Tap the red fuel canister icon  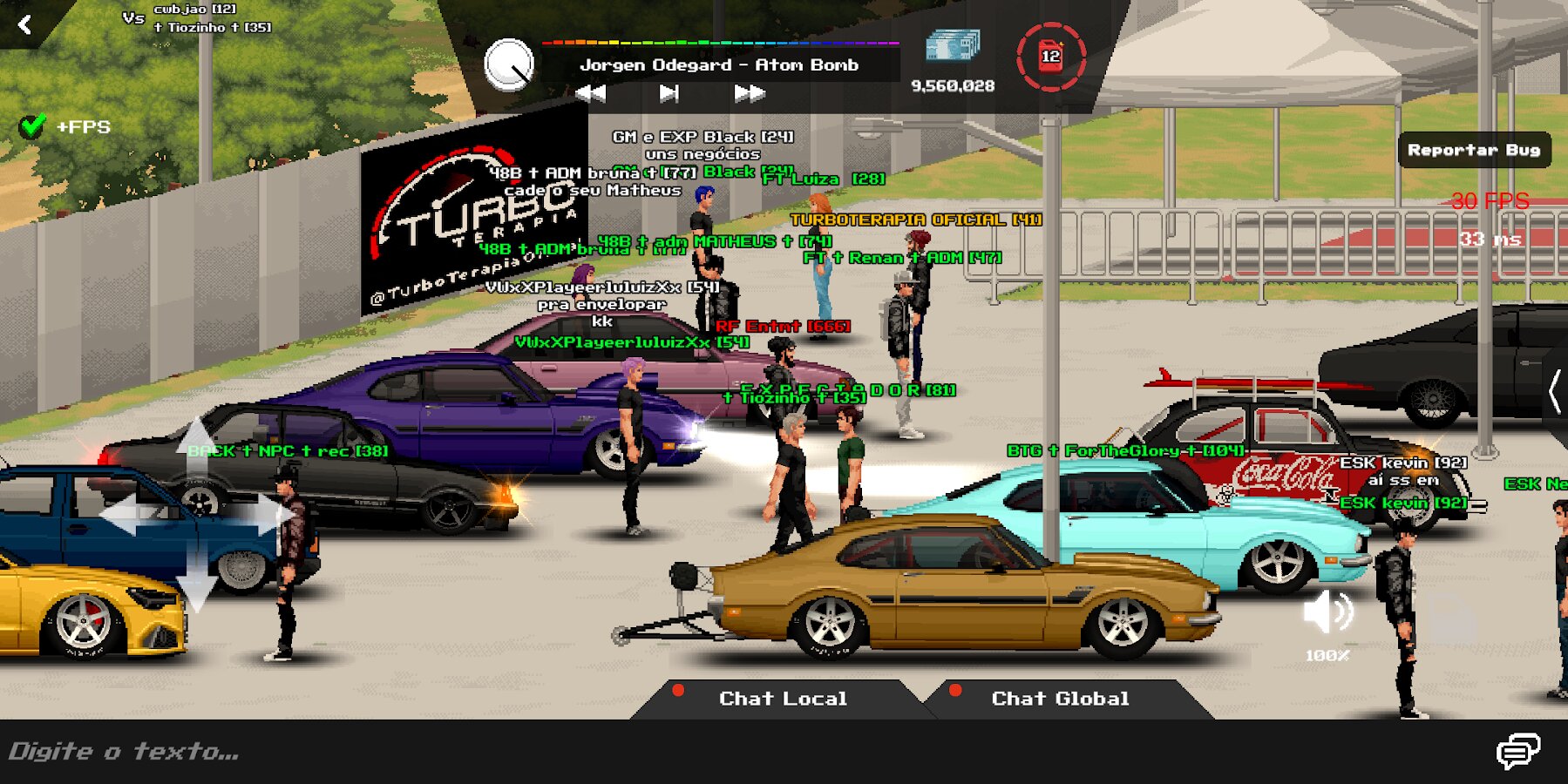point(1050,57)
